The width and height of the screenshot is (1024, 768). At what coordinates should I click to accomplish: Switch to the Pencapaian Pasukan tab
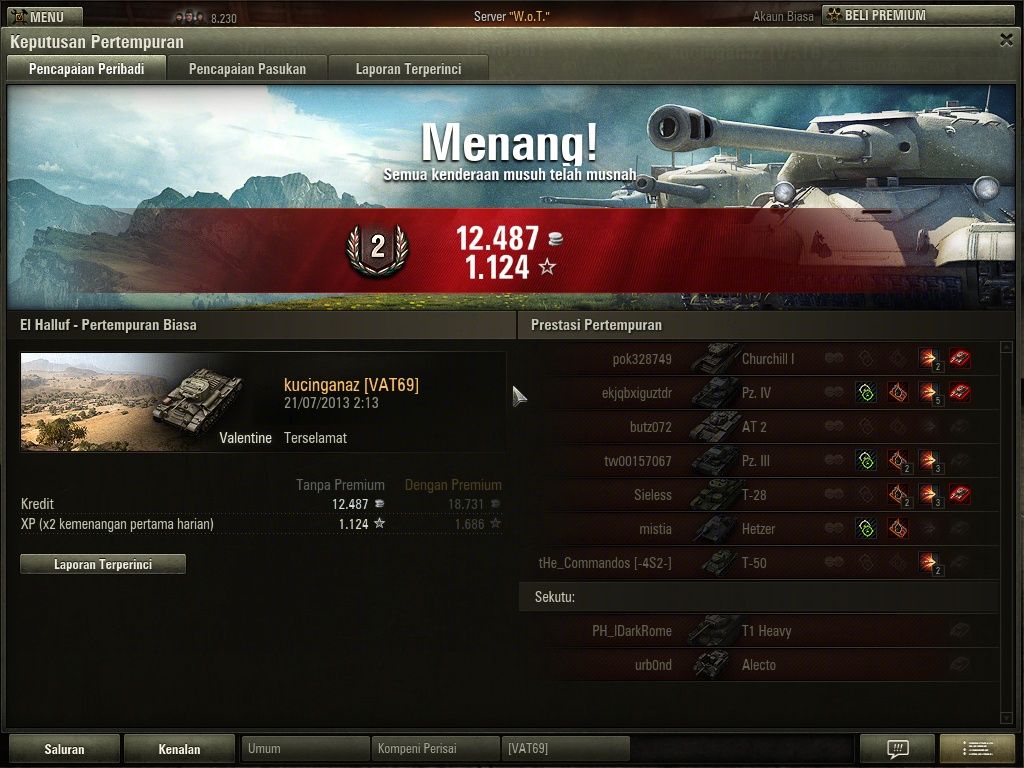coord(247,69)
